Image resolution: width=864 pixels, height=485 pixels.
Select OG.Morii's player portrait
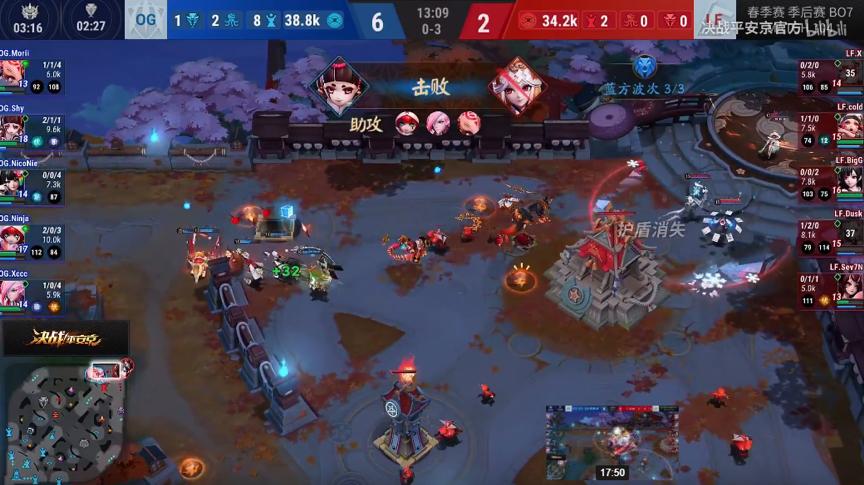(x=11, y=73)
